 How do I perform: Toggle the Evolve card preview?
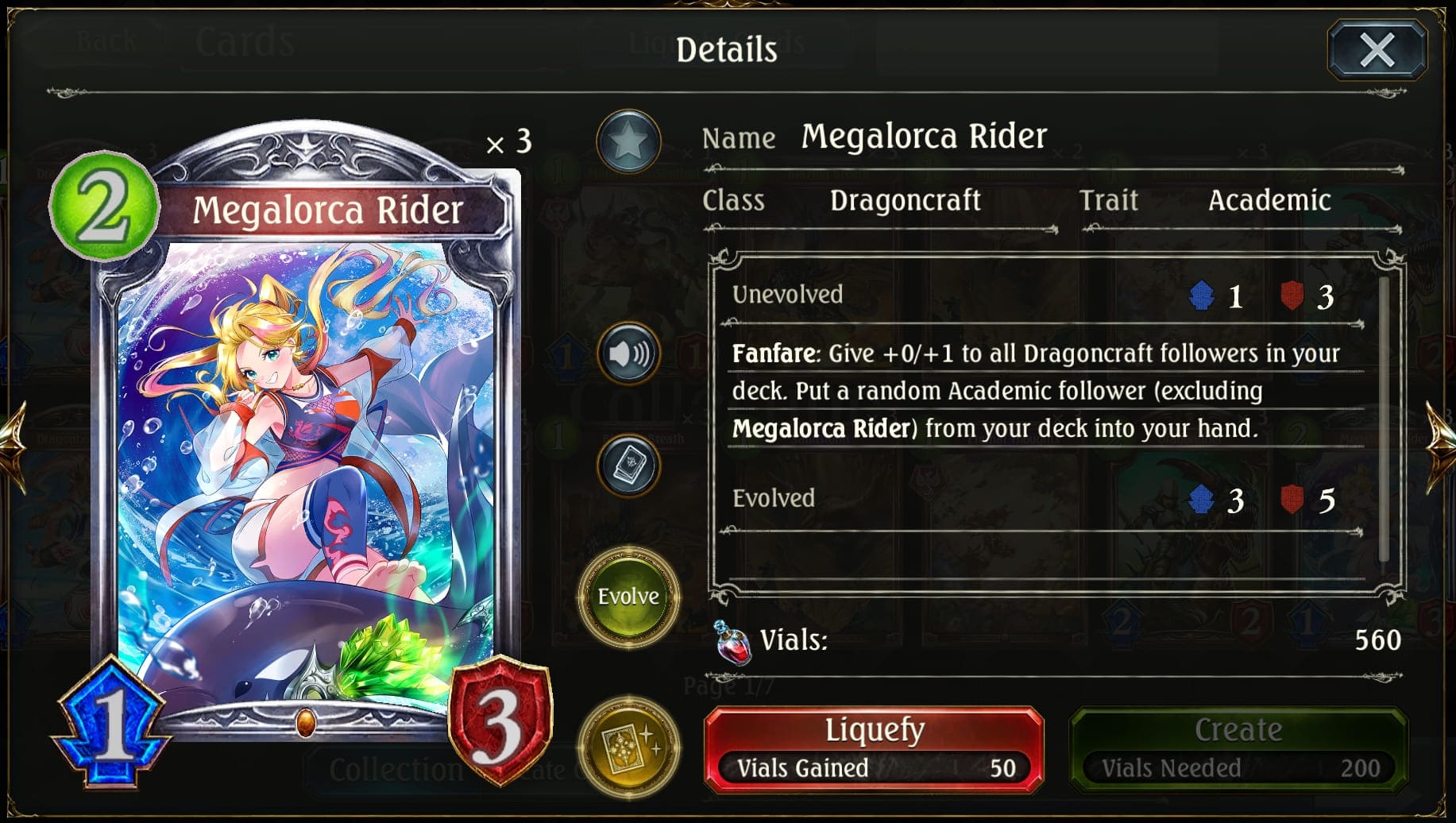628,595
